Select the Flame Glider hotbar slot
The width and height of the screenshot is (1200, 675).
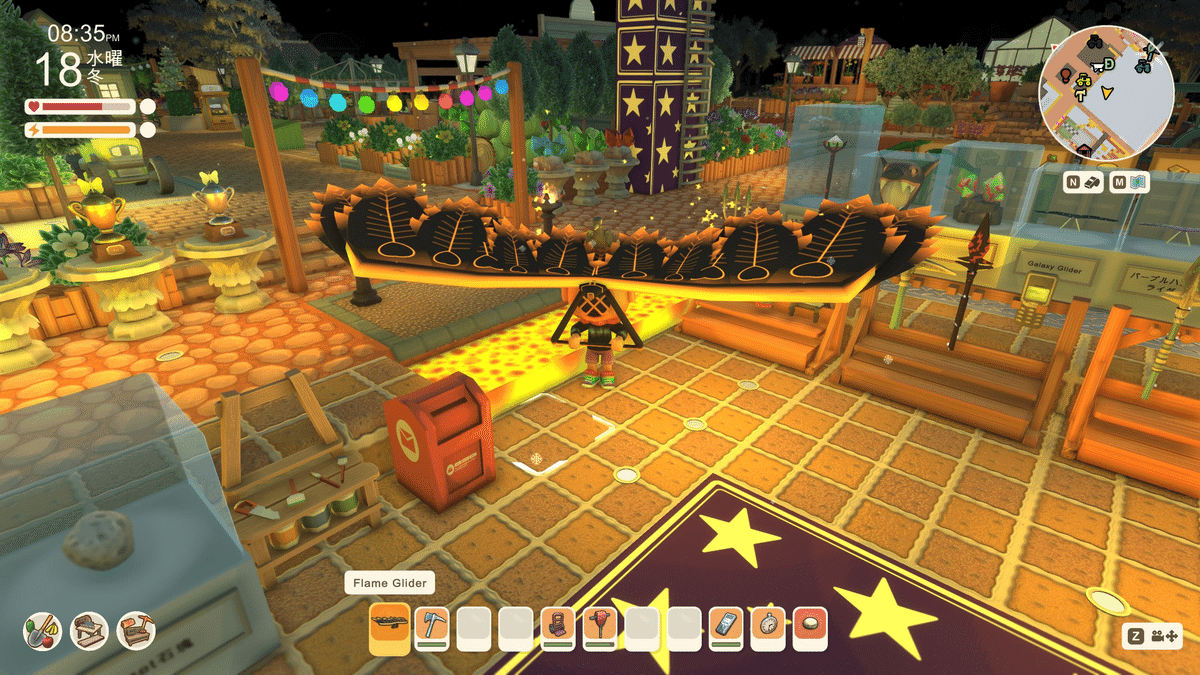click(x=389, y=626)
